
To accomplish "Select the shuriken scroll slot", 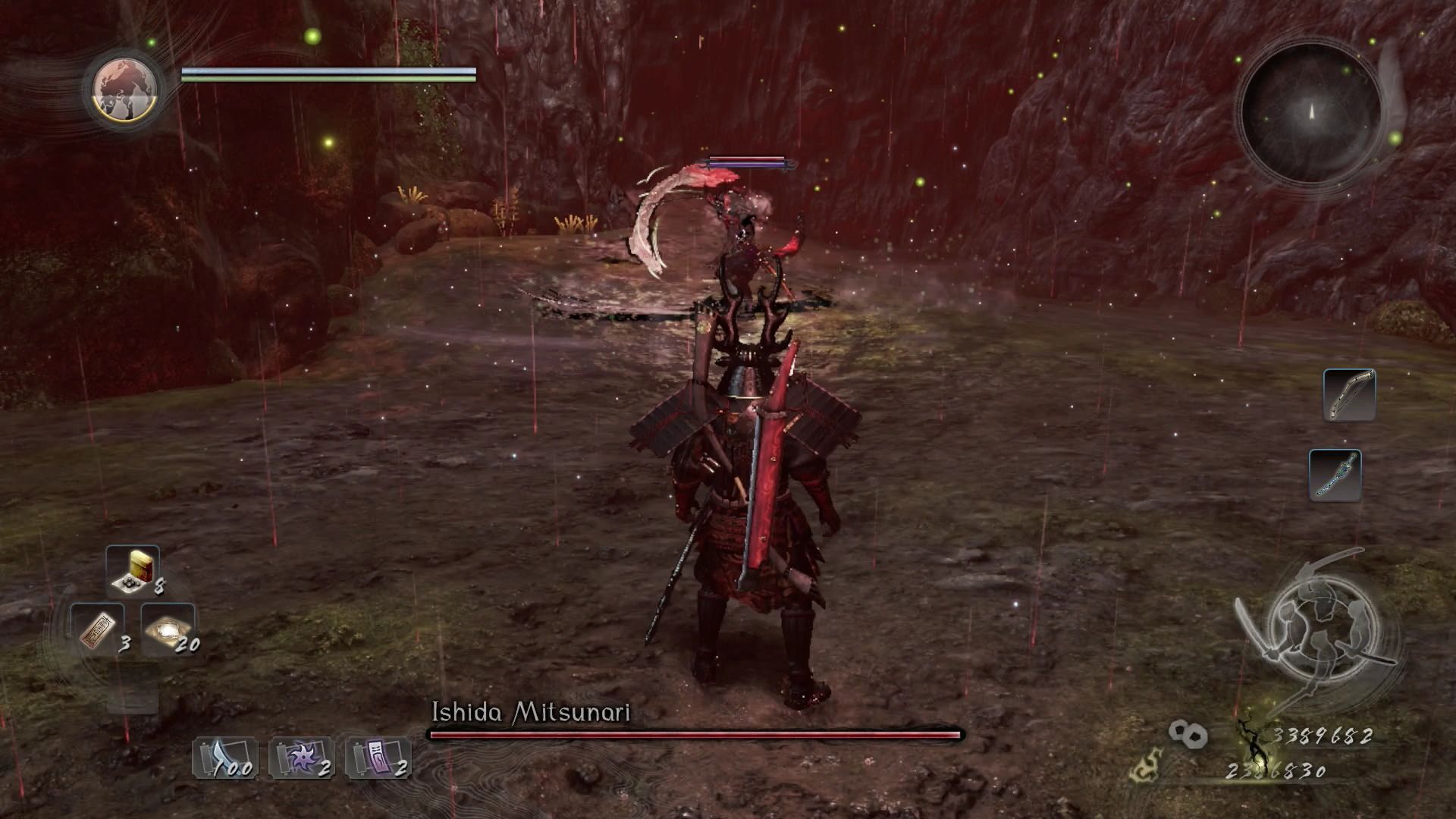I will click(x=299, y=758).
